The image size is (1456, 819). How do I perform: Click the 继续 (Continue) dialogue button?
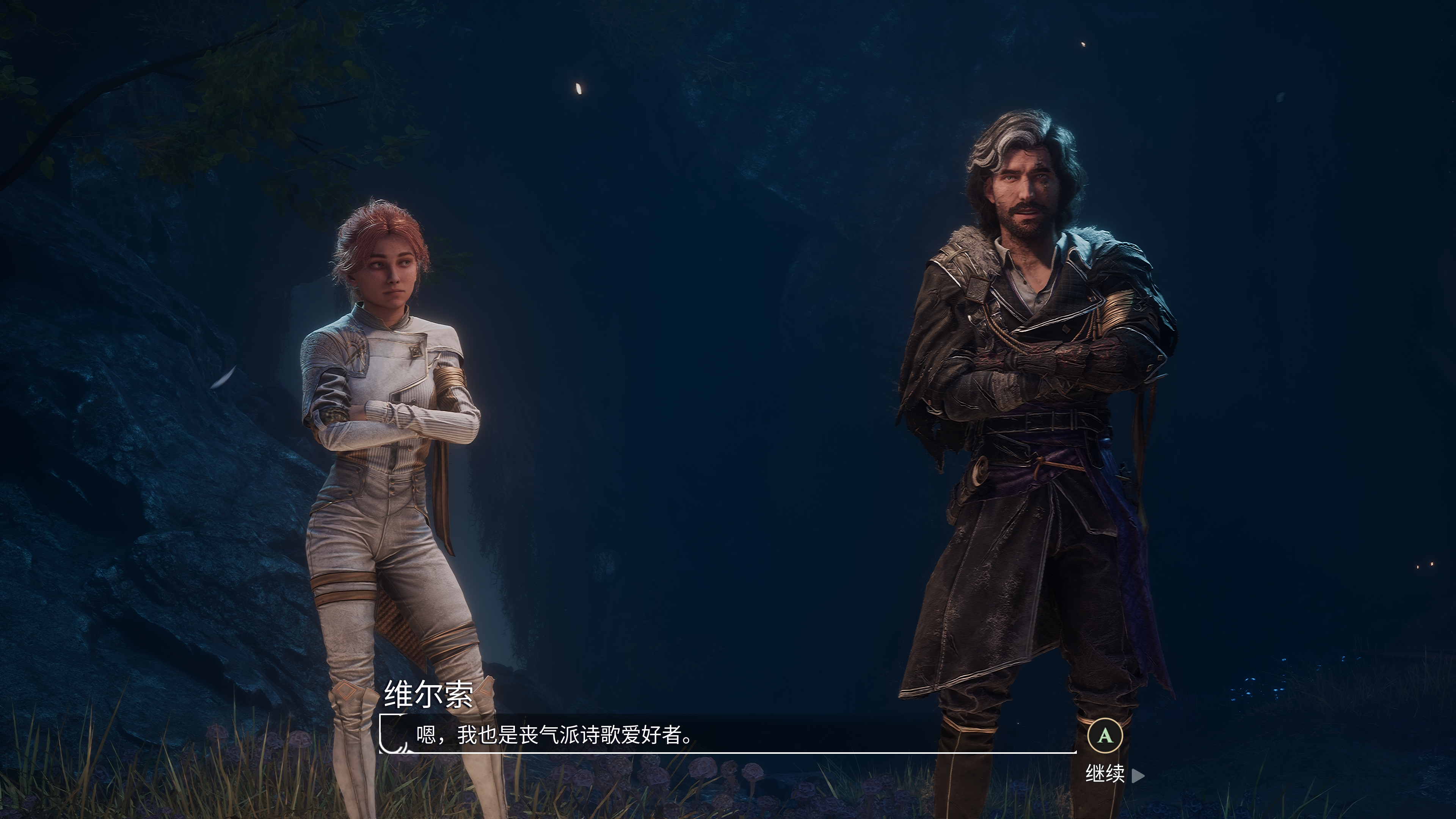pyautogui.click(x=1106, y=774)
